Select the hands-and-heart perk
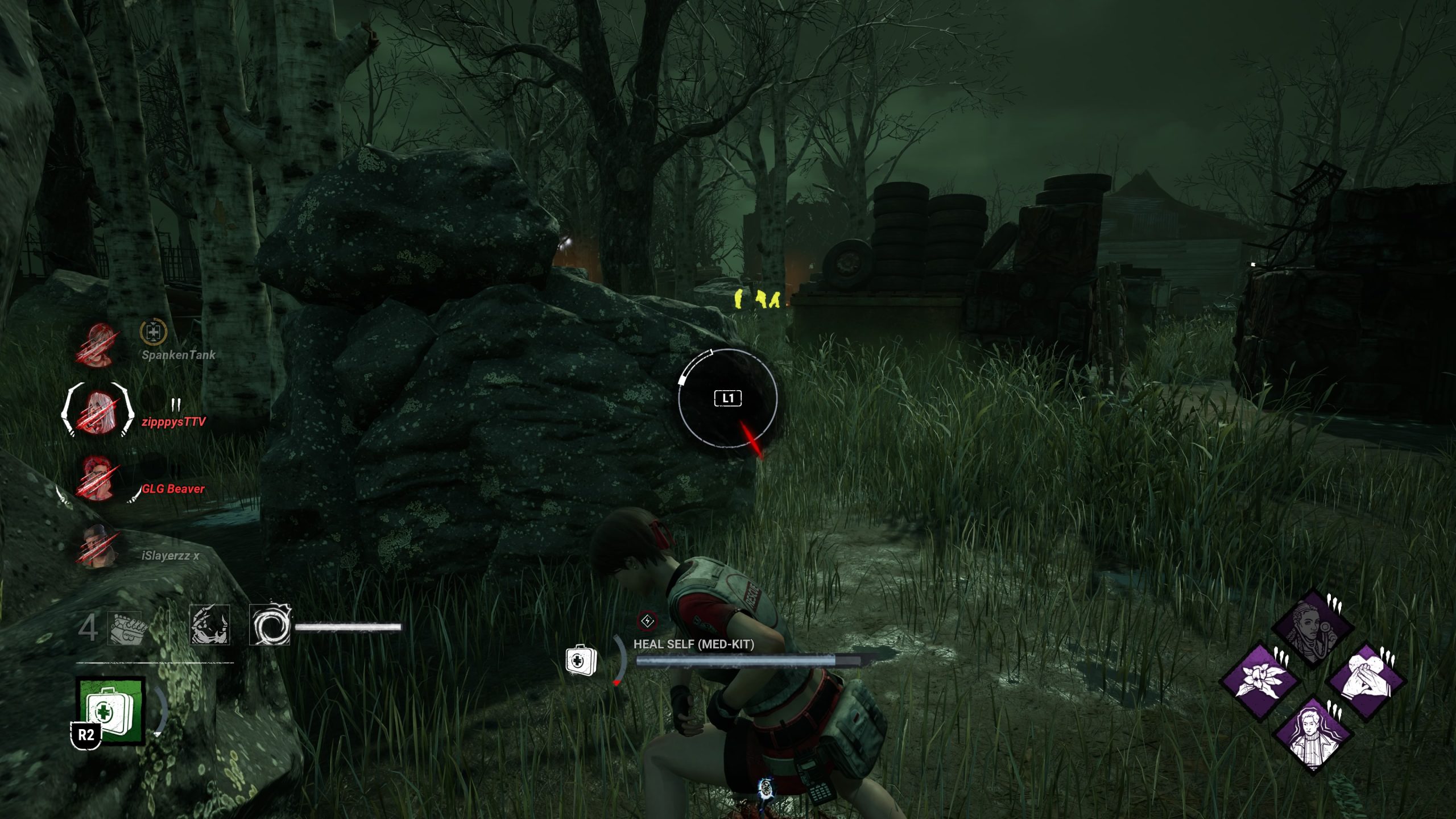The height and width of the screenshot is (819, 1456). (x=1366, y=681)
